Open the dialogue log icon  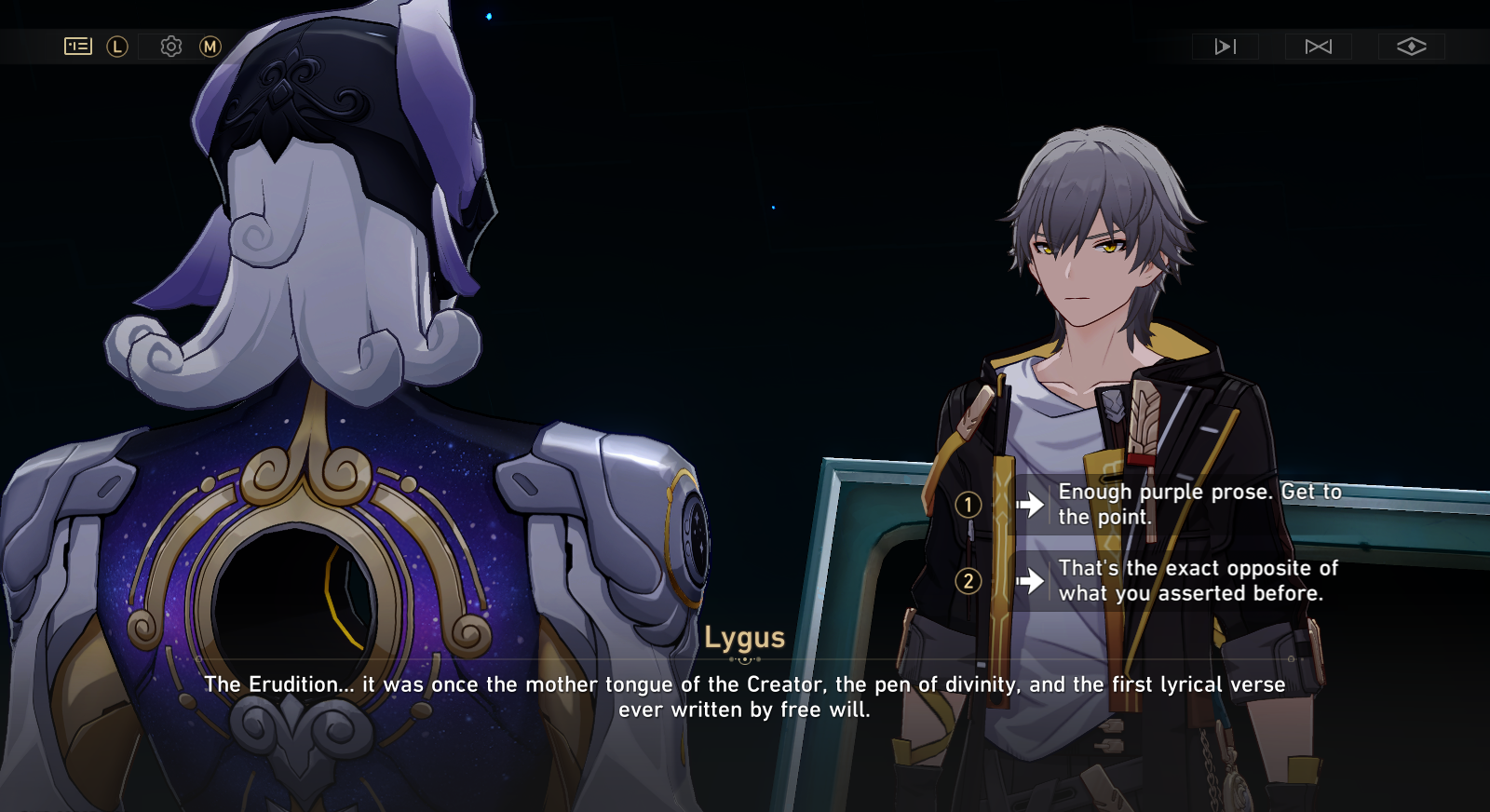(x=78, y=46)
